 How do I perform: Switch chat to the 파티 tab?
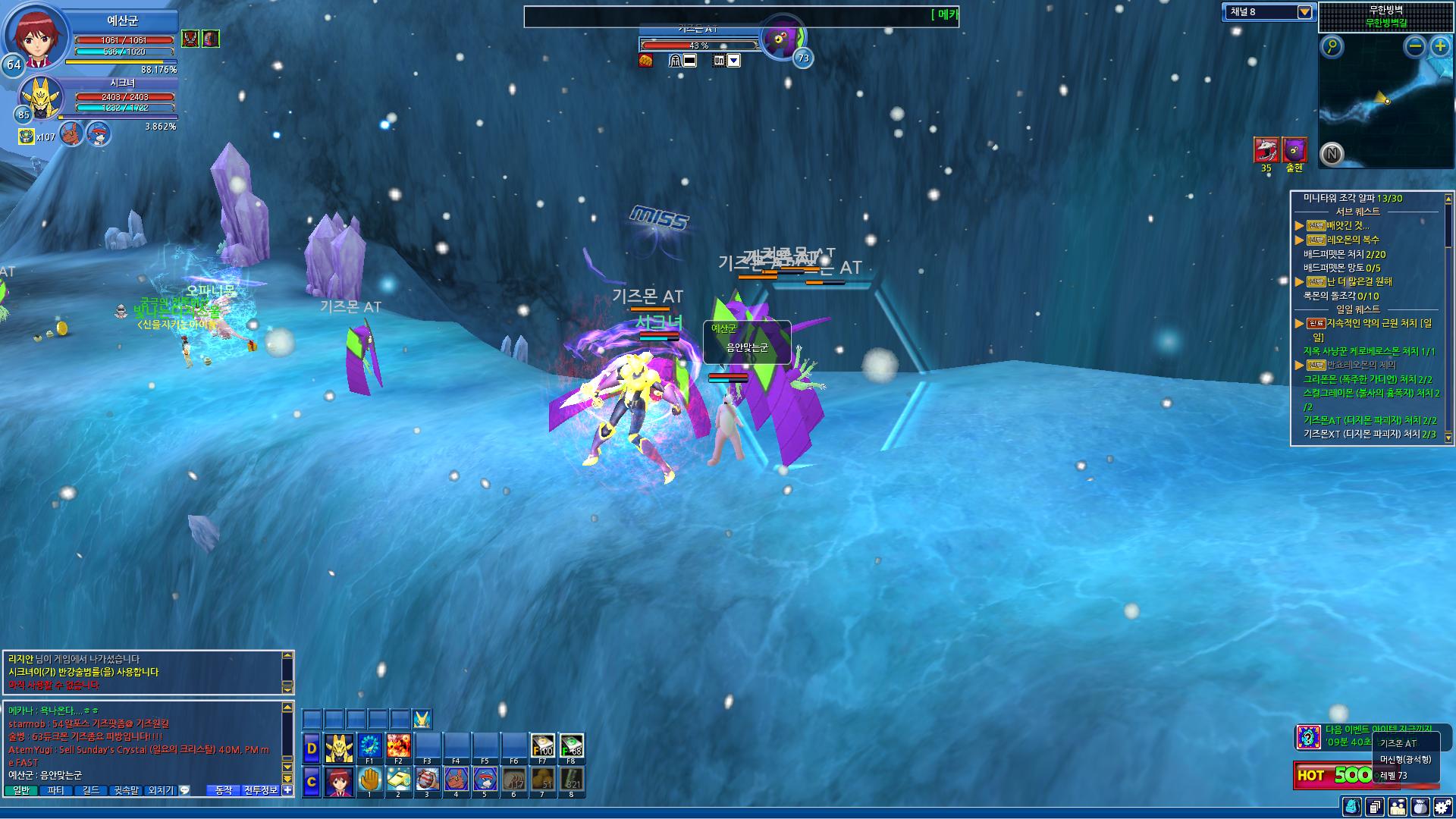click(x=55, y=790)
